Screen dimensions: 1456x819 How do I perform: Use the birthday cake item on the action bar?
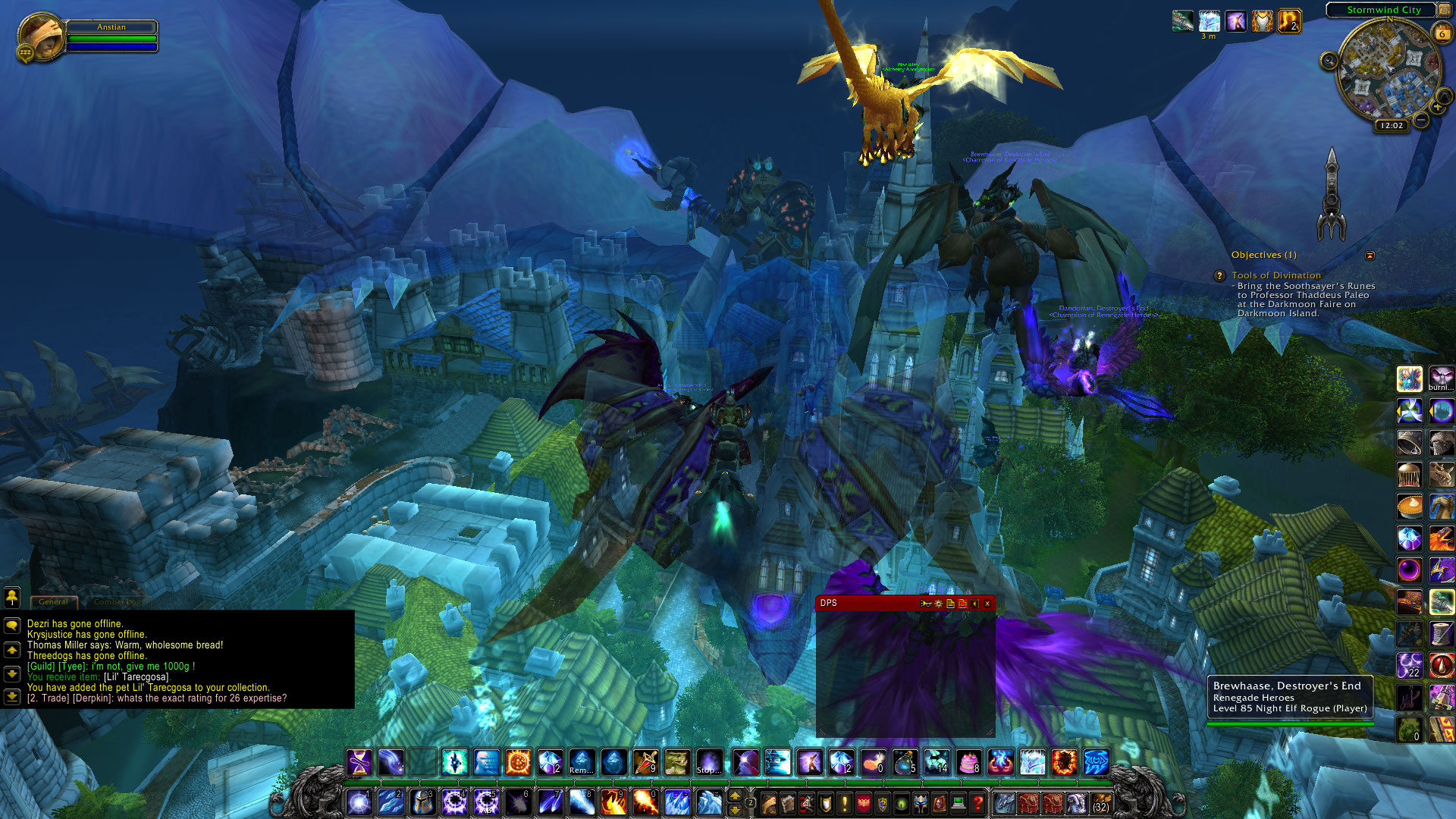click(969, 762)
